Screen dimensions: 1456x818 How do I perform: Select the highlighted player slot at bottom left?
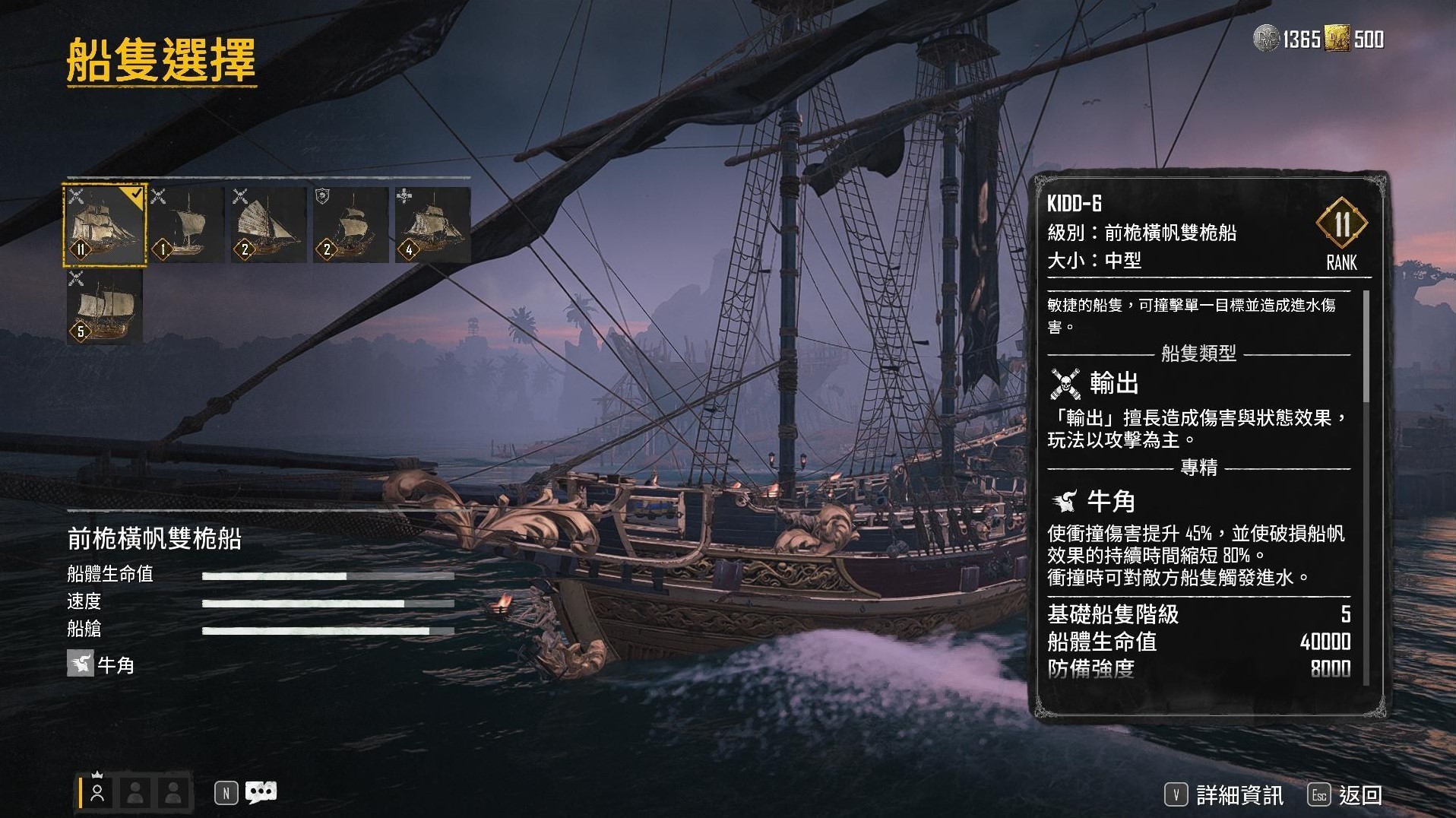(97, 794)
